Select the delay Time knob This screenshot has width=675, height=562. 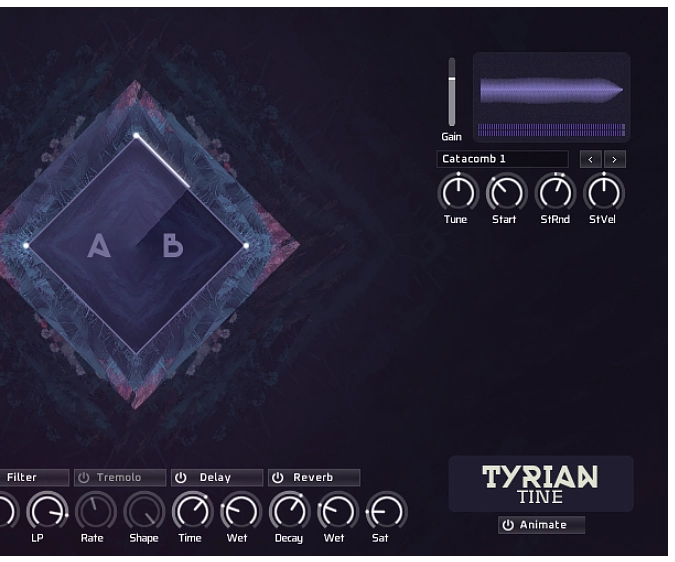[191, 512]
